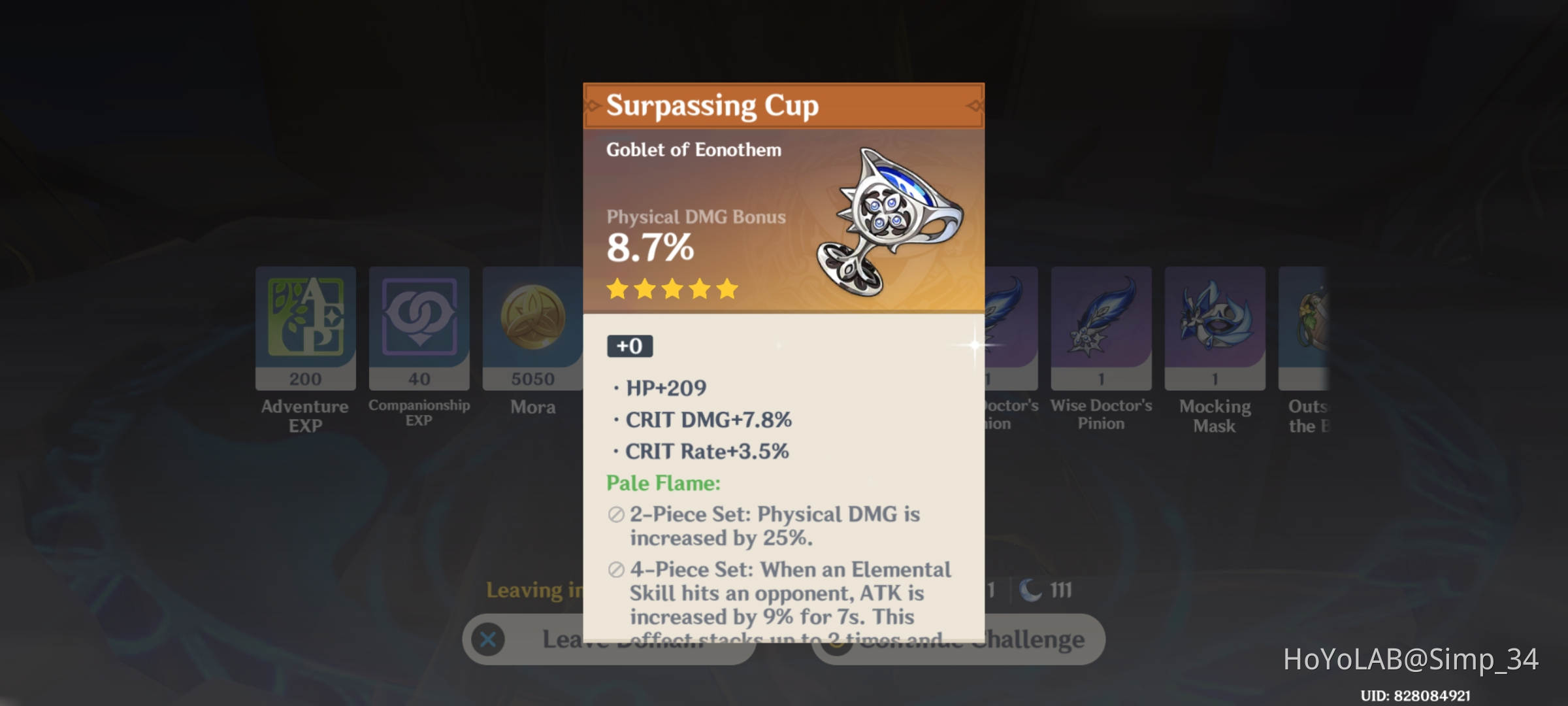Viewport: 1568px width, 706px height.
Task: Select the fifth rarity star
Action: pyautogui.click(x=727, y=289)
